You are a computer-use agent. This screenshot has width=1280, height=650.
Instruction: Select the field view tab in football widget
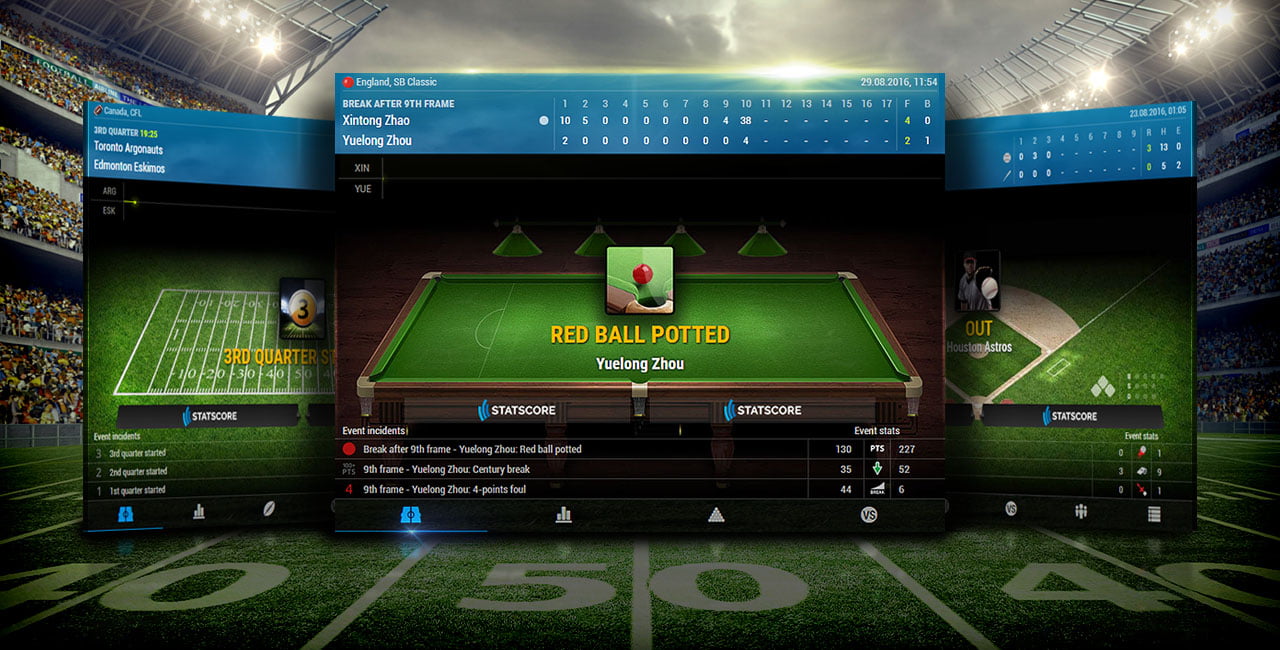[126, 513]
